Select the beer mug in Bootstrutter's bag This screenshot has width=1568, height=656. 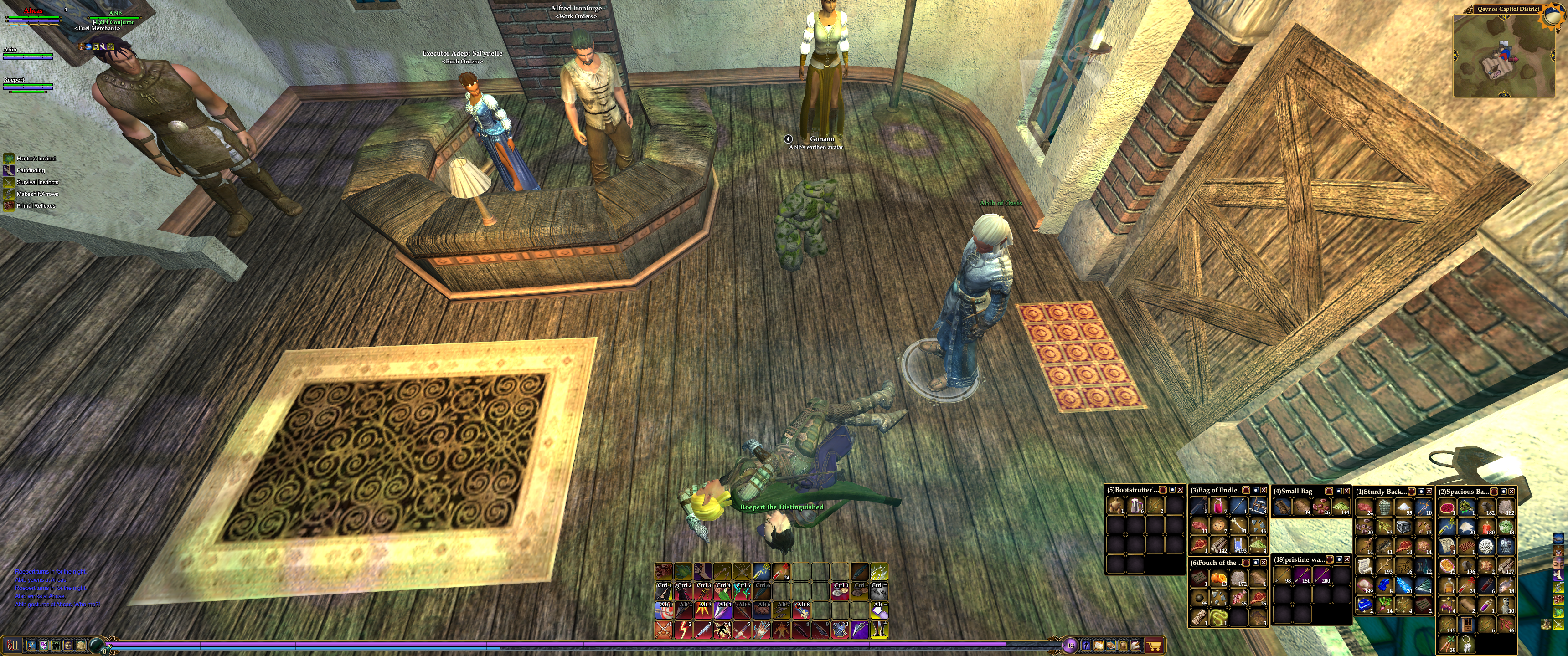tap(1135, 506)
